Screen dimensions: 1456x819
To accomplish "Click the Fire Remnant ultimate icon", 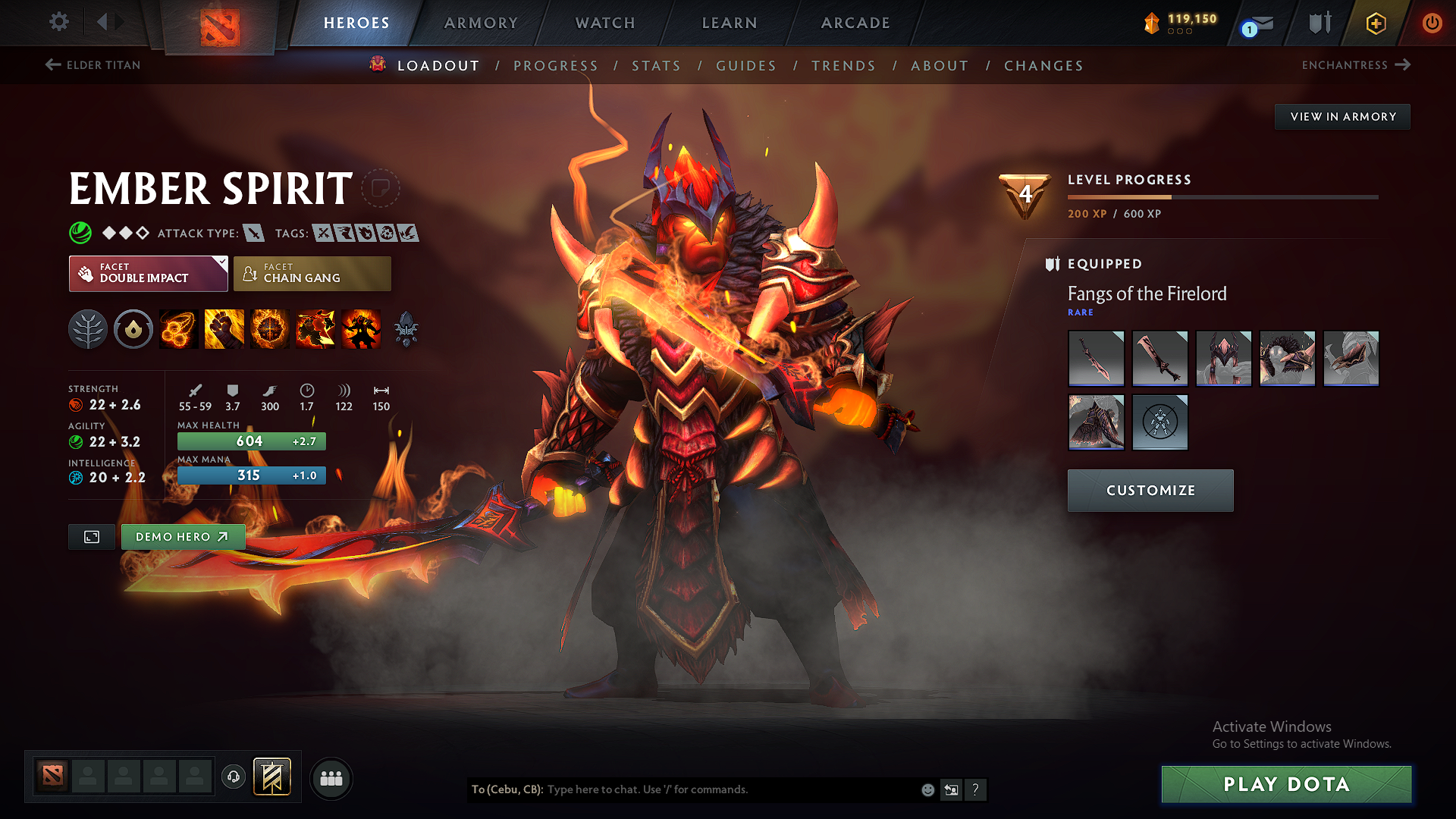I will click(360, 329).
